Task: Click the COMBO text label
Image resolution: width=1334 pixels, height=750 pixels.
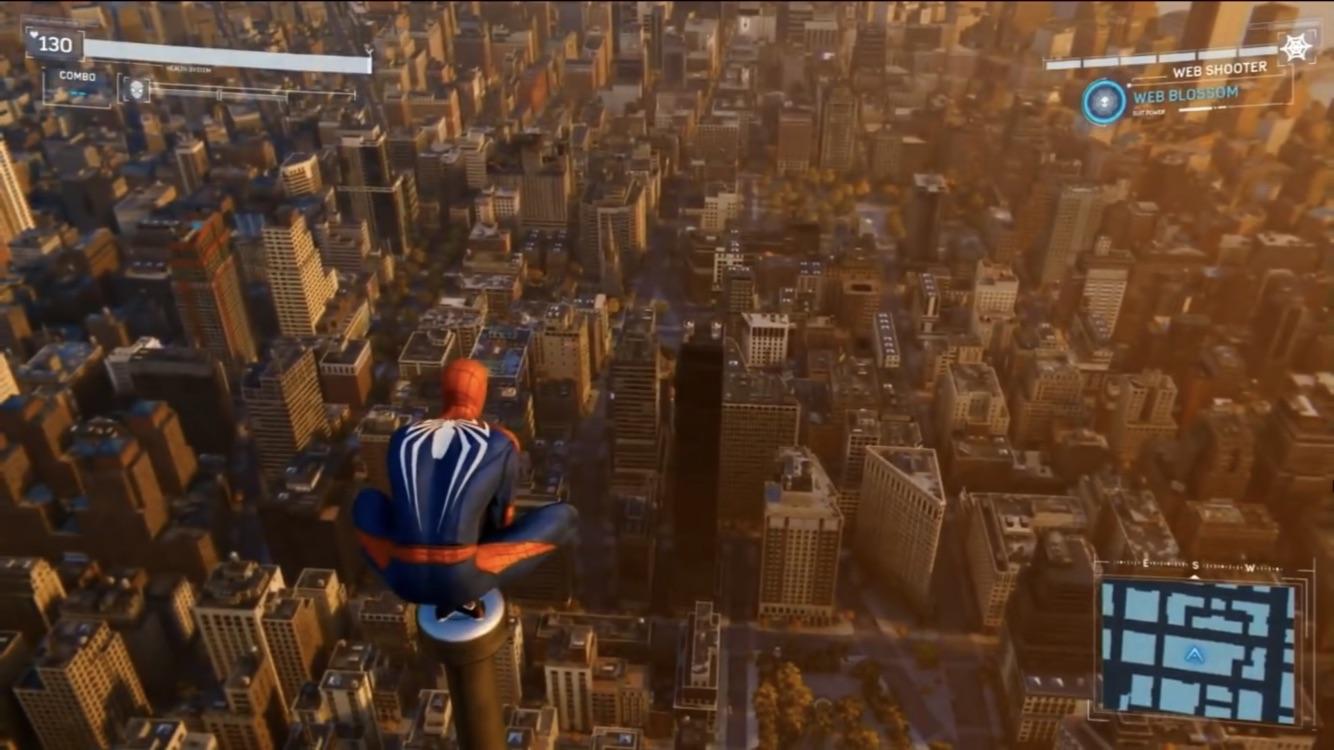Action: (78, 75)
